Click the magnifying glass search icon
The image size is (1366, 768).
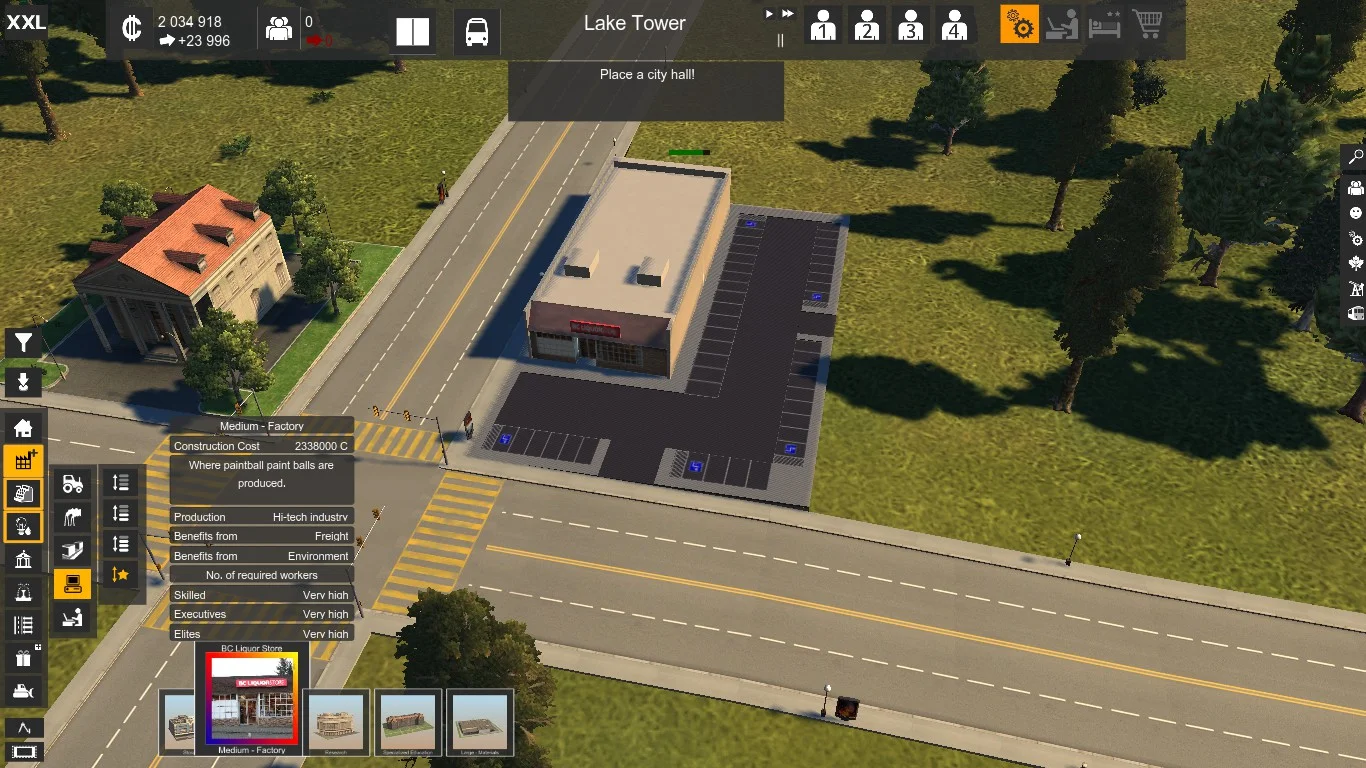tap(1355, 157)
